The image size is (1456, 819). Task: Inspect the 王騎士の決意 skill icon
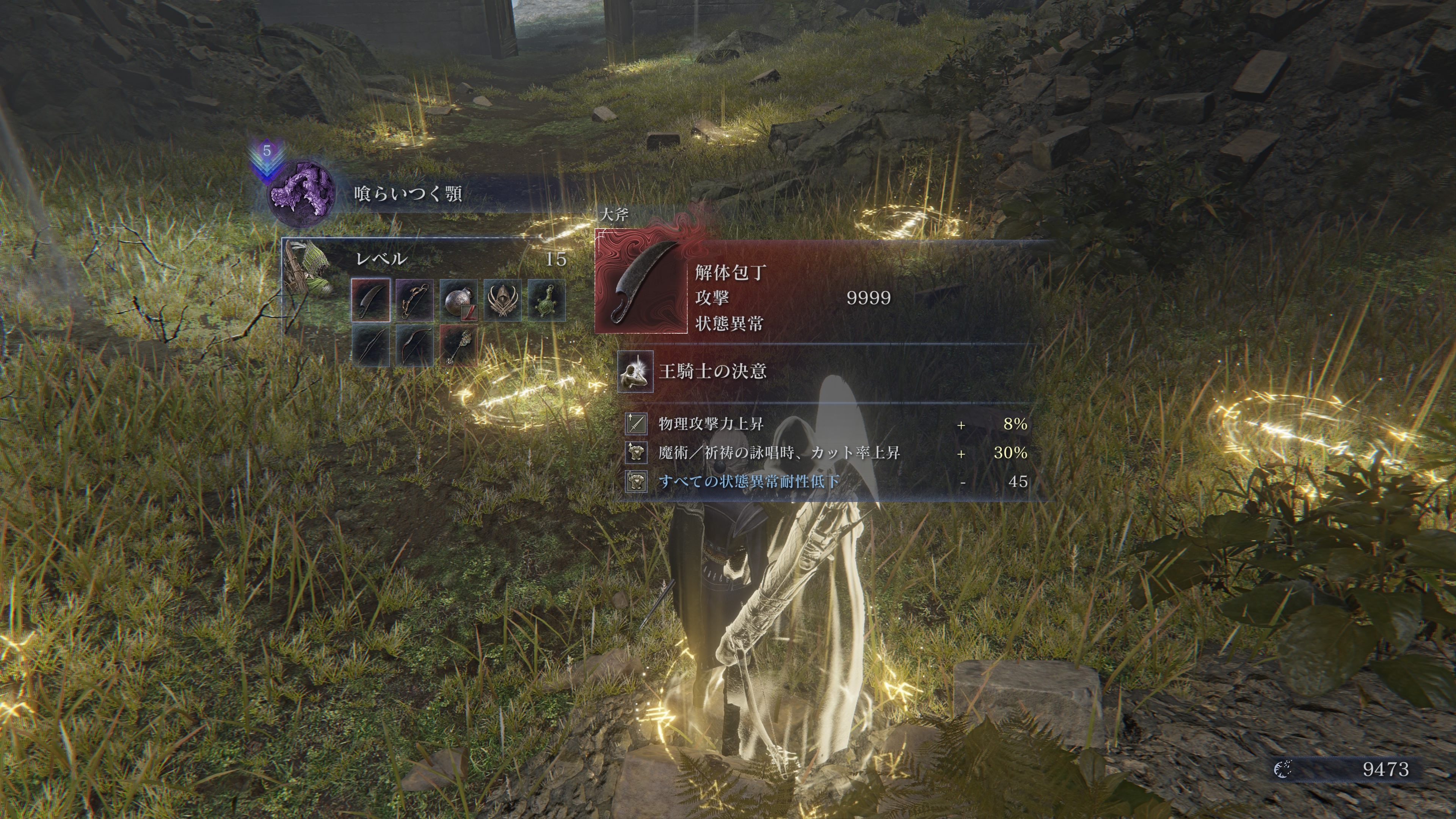(635, 371)
